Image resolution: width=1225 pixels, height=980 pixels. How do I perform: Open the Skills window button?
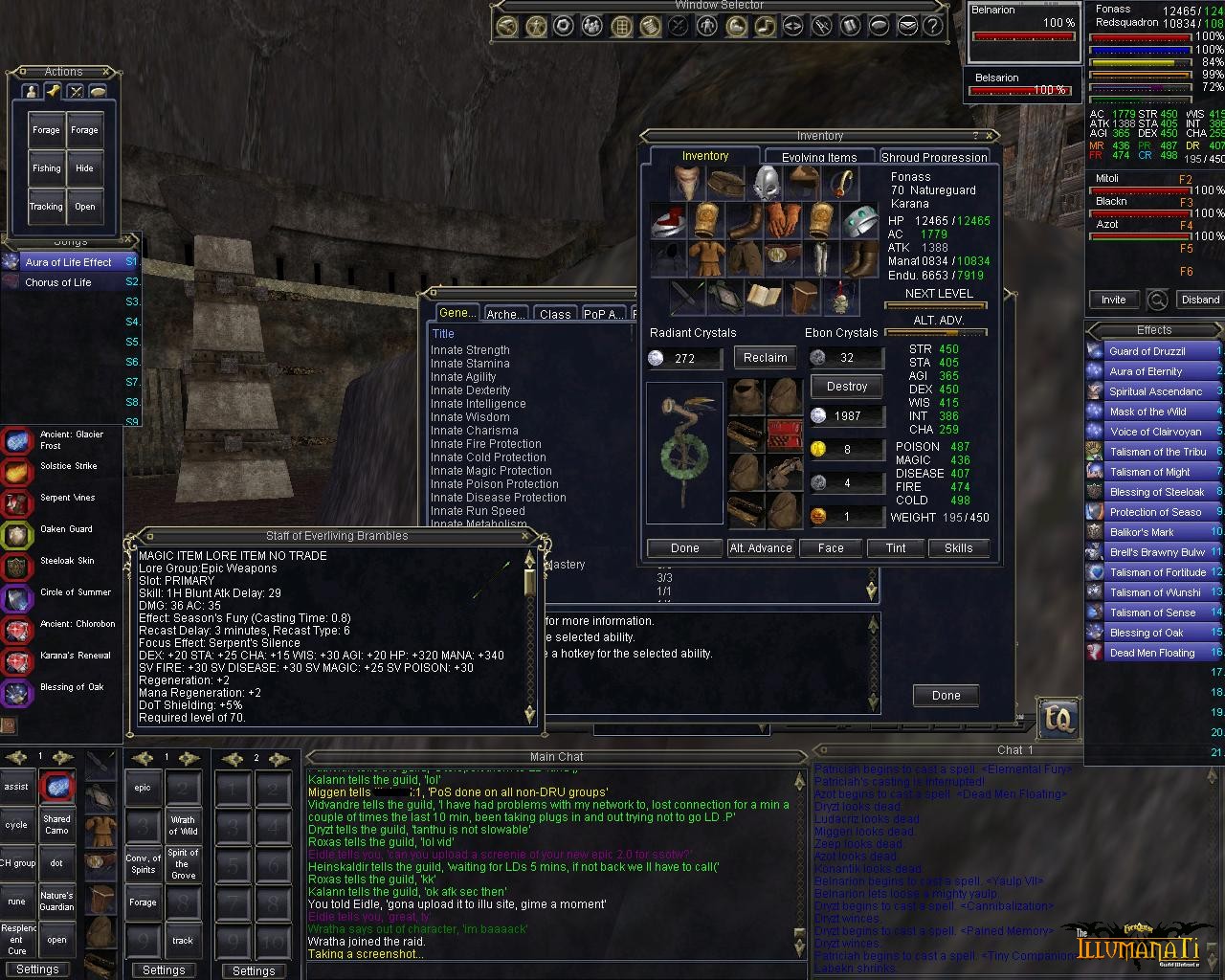(958, 548)
